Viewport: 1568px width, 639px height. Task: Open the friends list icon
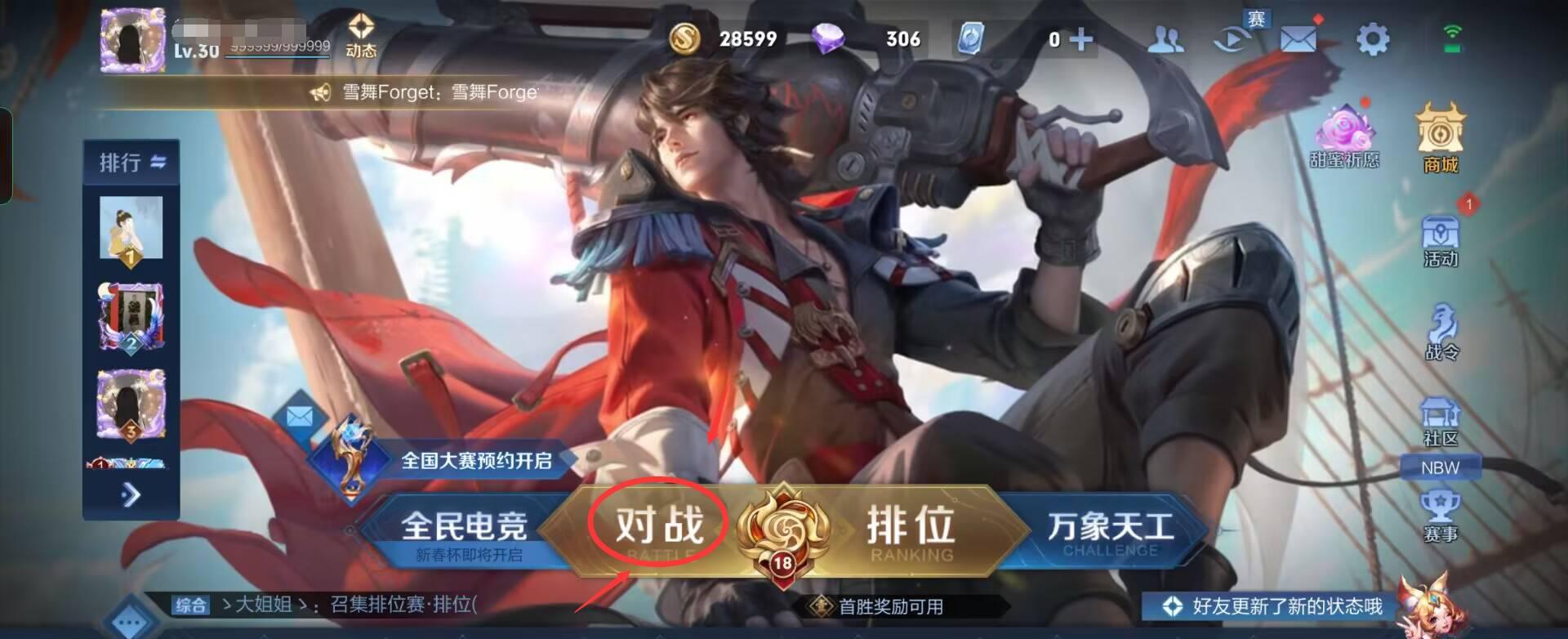1168,37
